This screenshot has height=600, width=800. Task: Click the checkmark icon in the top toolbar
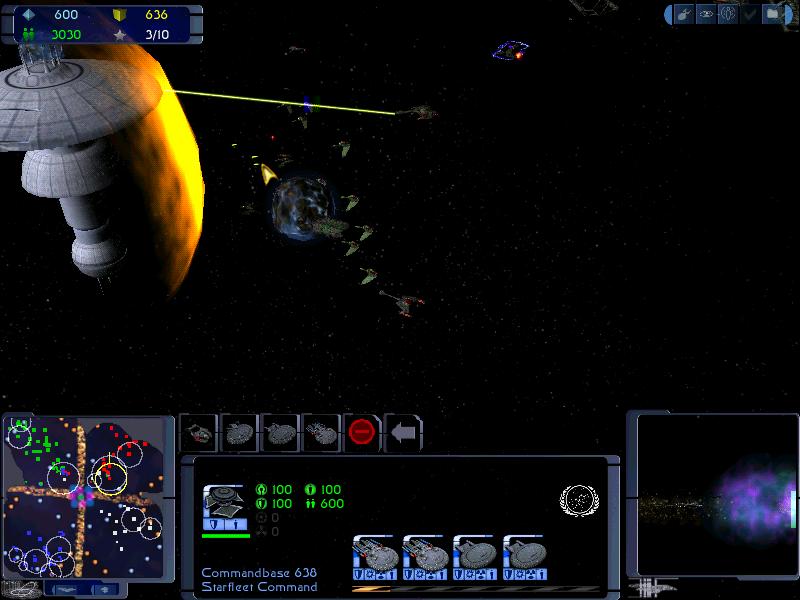(x=750, y=14)
